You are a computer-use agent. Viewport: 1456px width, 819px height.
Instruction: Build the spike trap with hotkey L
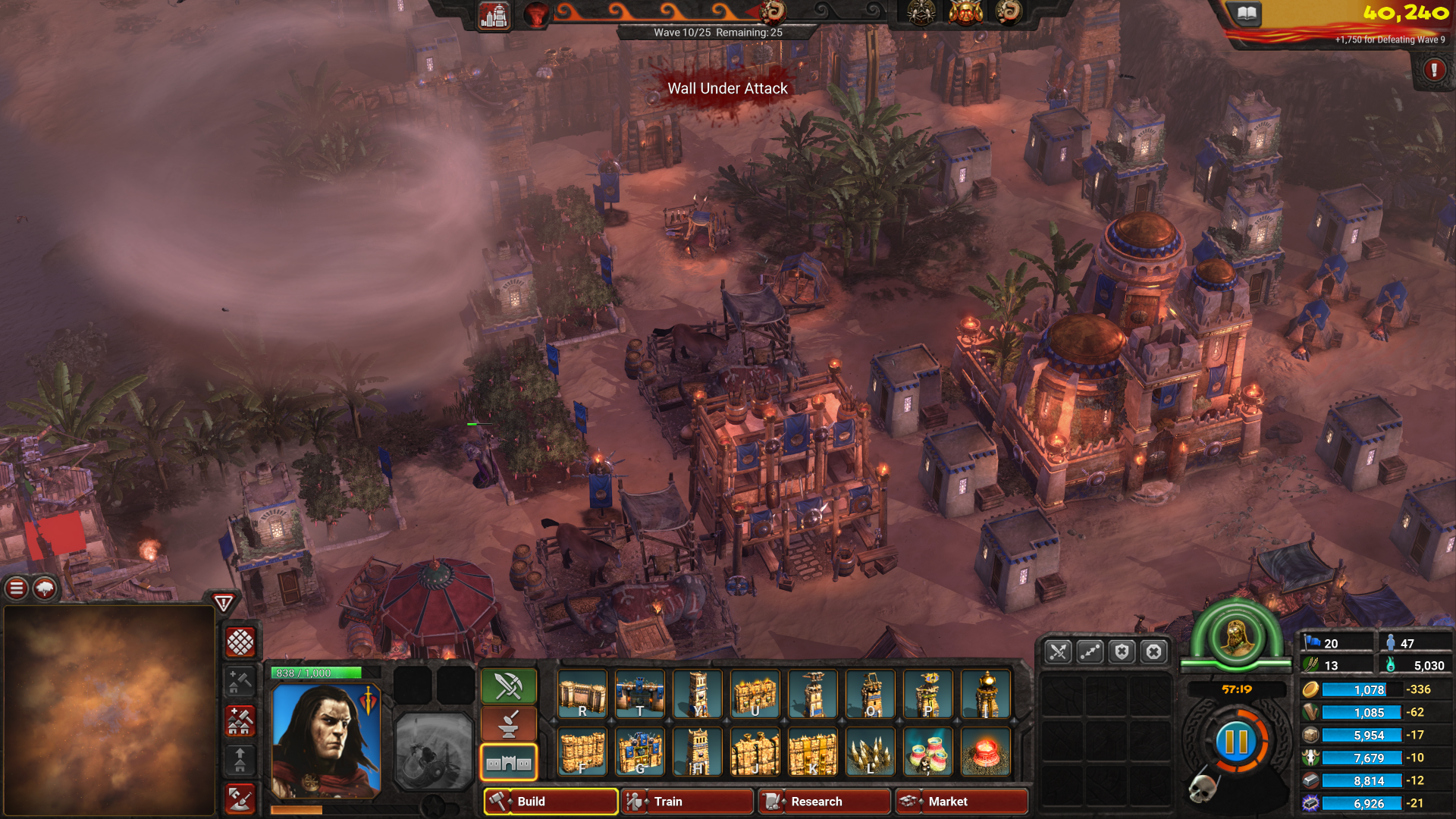tap(870, 752)
